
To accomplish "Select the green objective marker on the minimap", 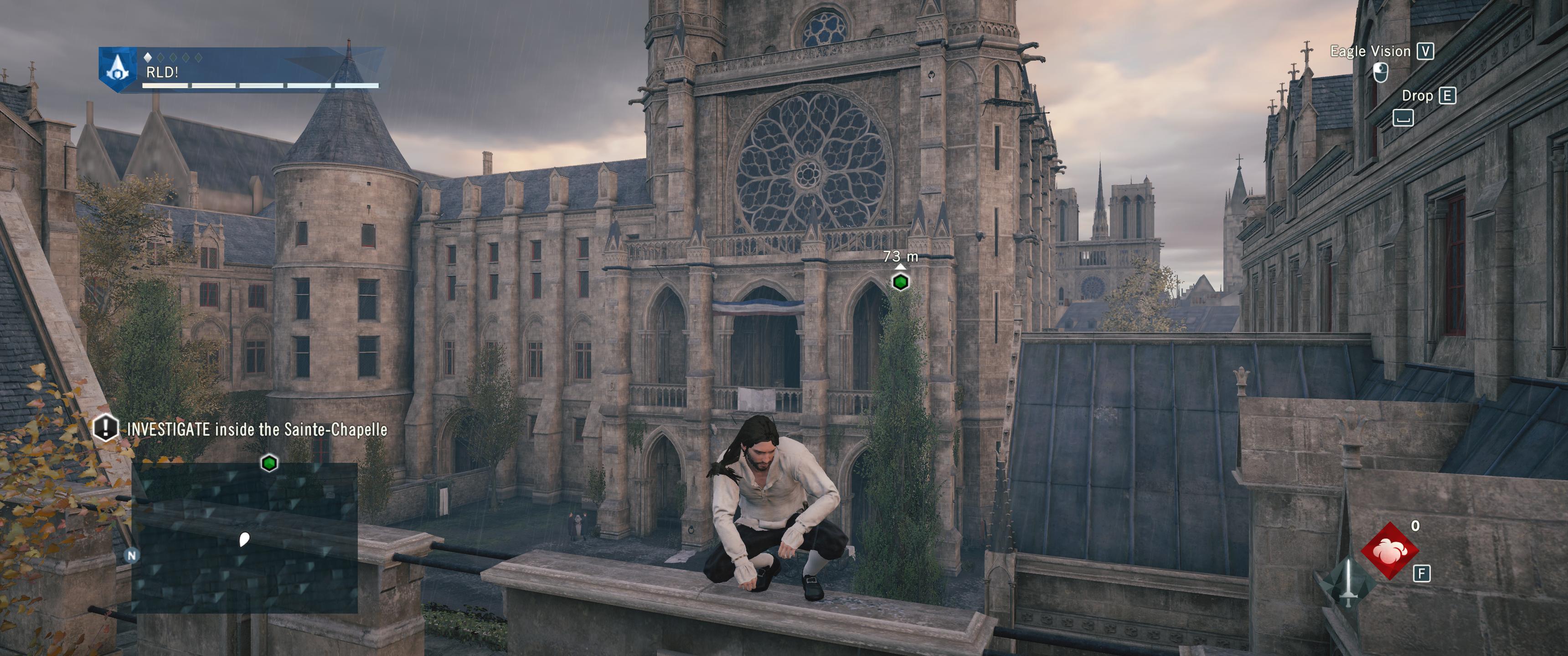I will (x=269, y=463).
